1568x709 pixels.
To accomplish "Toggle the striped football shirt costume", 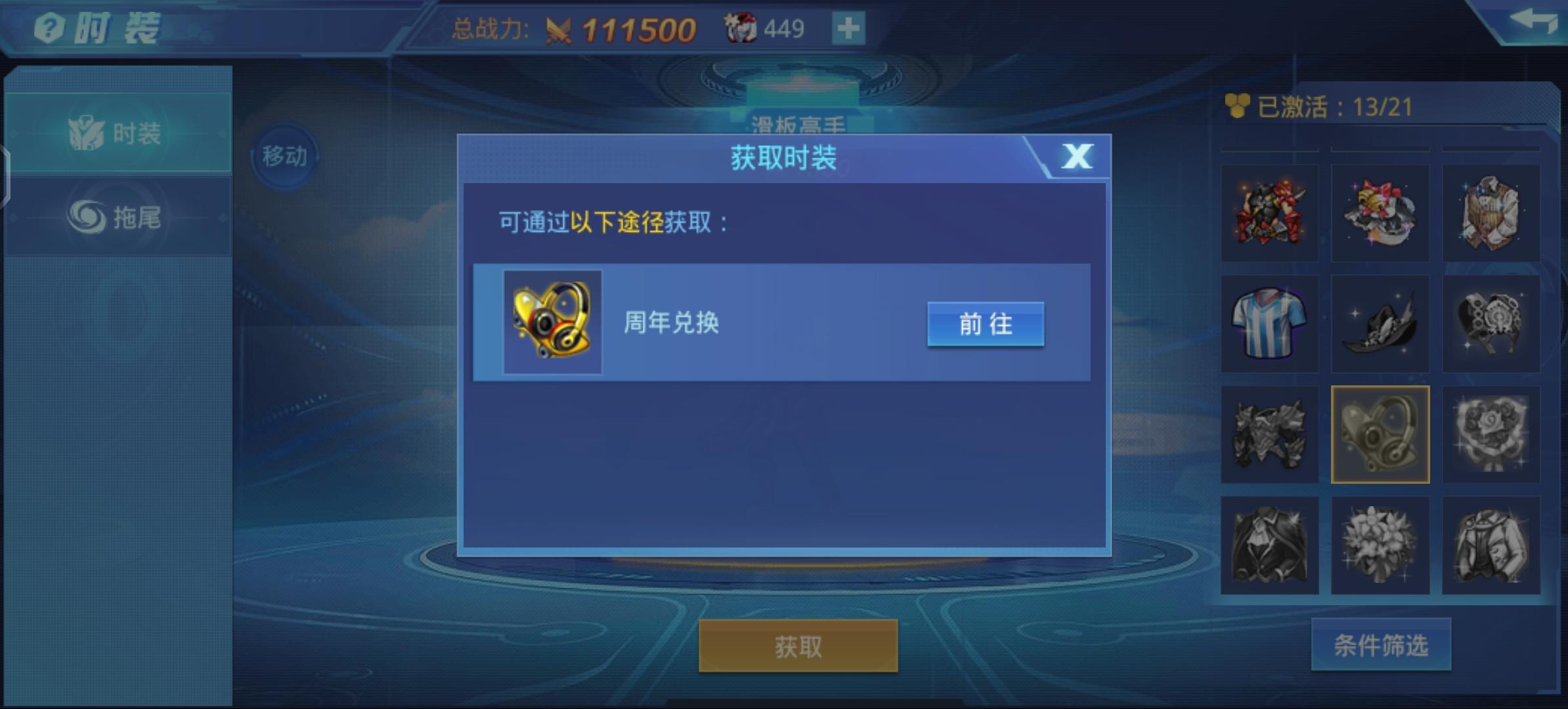I will click(1269, 322).
